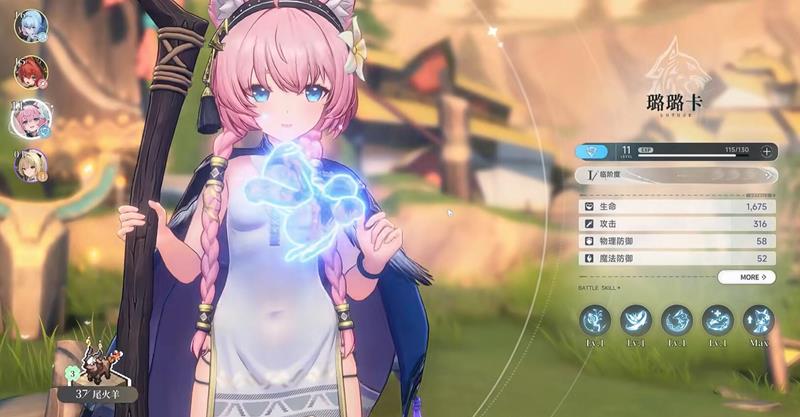Open the first battle skill with swirl icon
The width and height of the screenshot is (800, 417).
[595, 320]
